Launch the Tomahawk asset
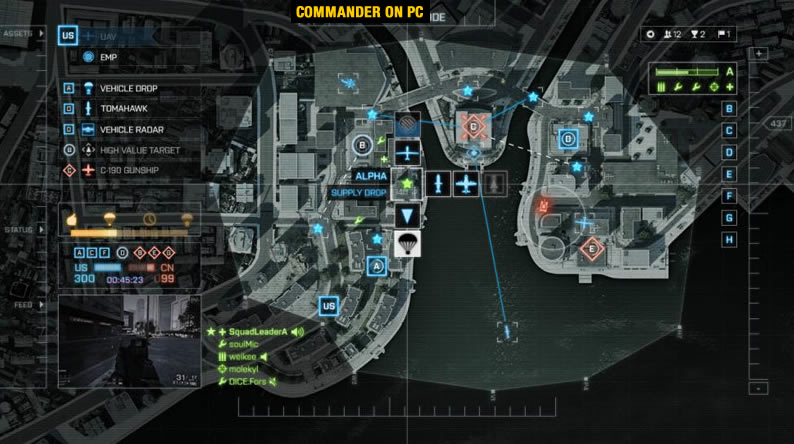 (121, 109)
